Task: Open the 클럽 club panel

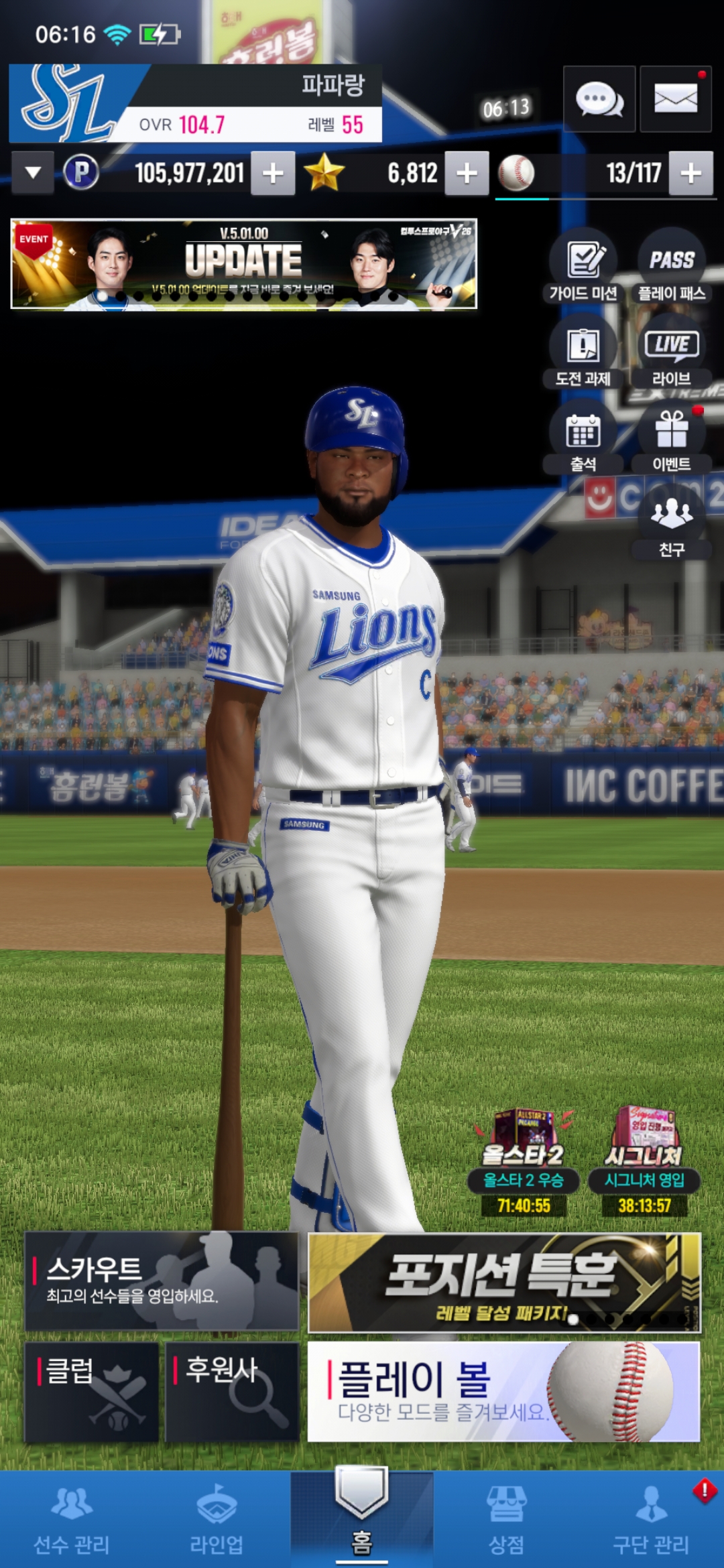Action: pos(92,1391)
